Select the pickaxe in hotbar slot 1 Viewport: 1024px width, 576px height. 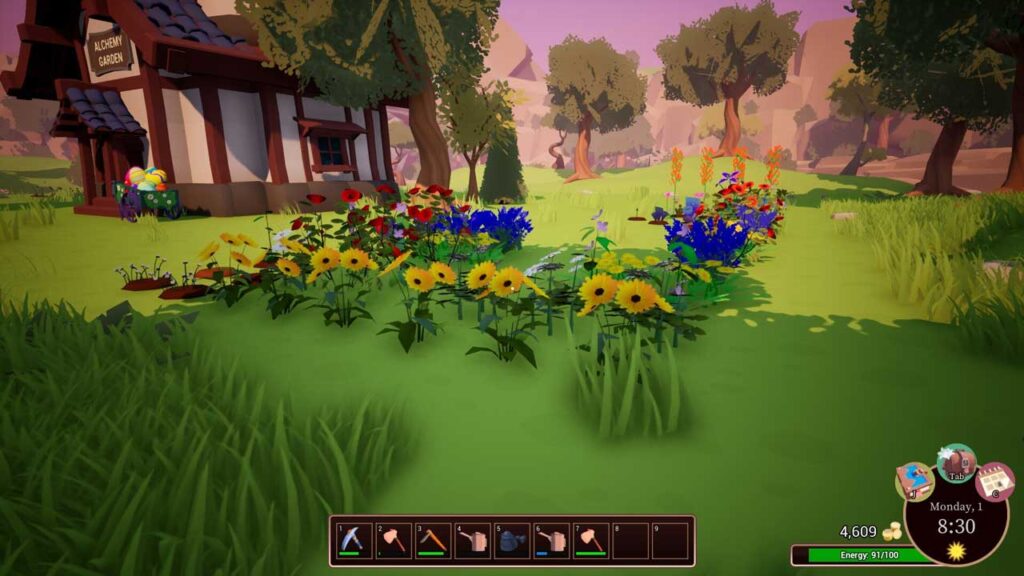(x=354, y=541)
